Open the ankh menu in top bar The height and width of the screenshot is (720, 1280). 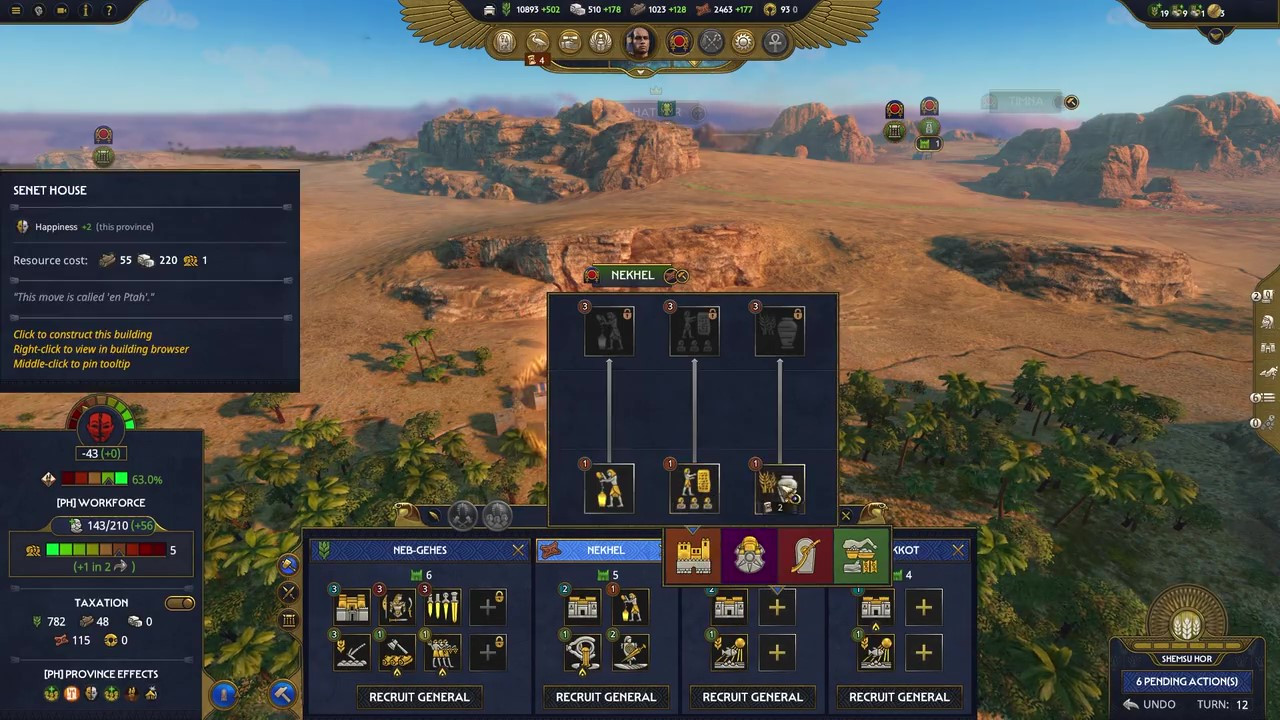click(775, 42)
